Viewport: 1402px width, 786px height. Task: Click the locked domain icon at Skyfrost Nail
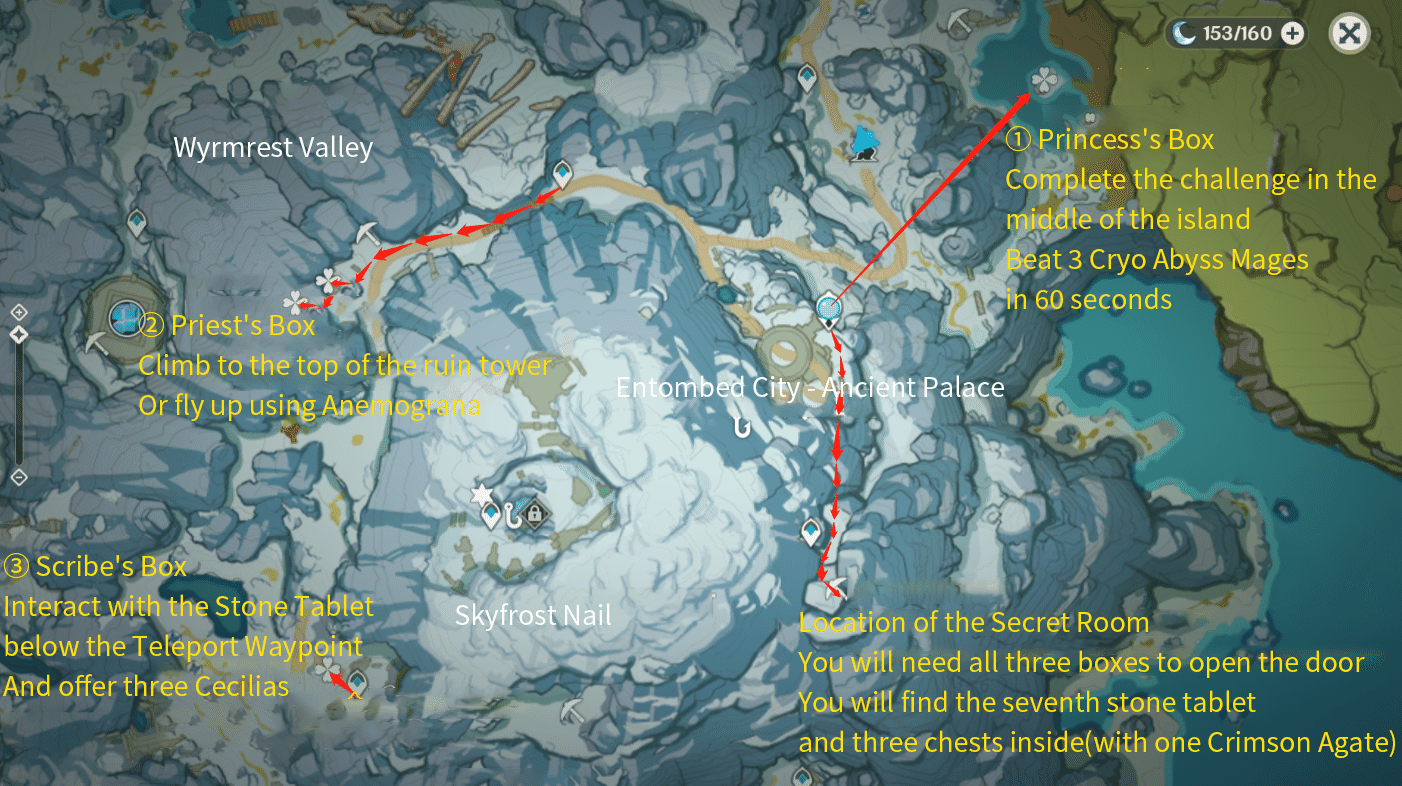coord(534,513)
